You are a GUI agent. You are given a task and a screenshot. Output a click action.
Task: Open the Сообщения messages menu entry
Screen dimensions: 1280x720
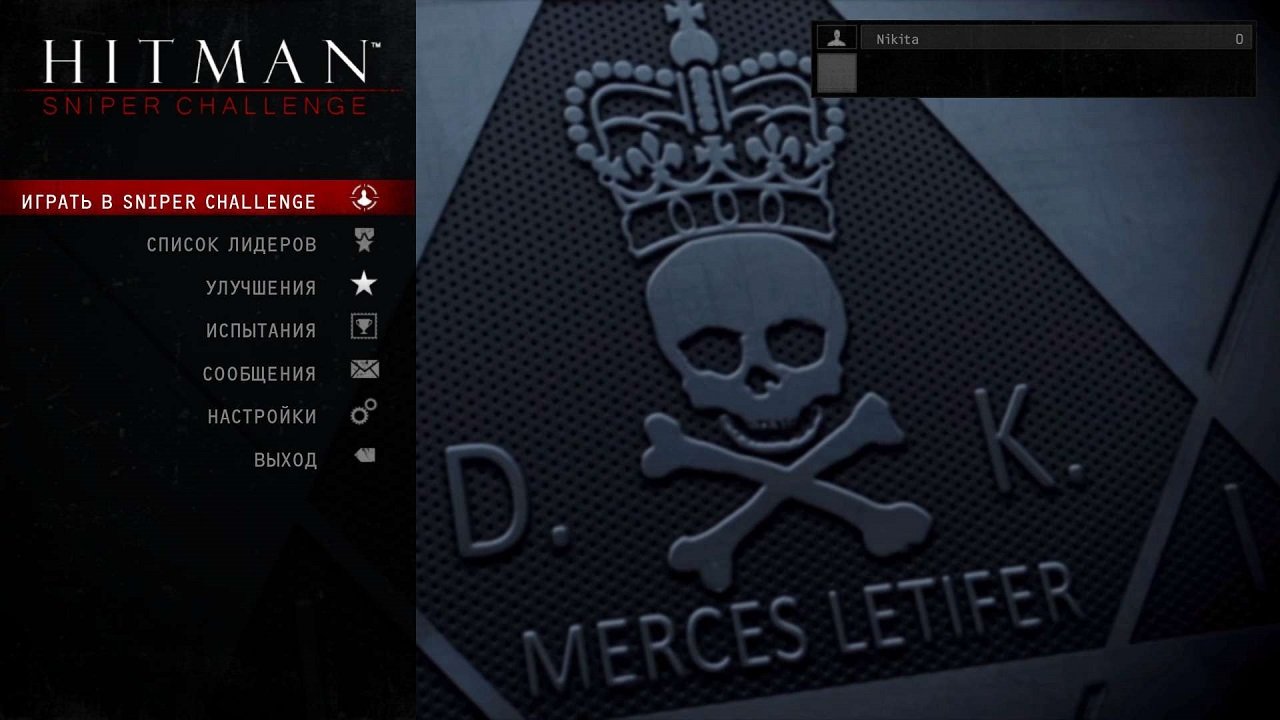[x=264, y=372]
